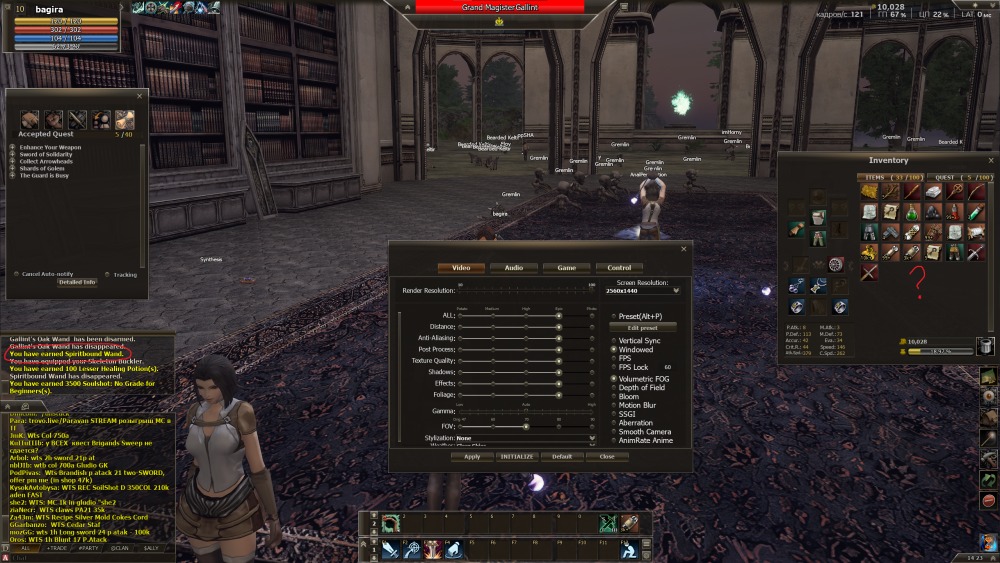This screenshot has height=563, width=1000.
Task: Click the inventory trash can icon
Action: pos(985,345)
